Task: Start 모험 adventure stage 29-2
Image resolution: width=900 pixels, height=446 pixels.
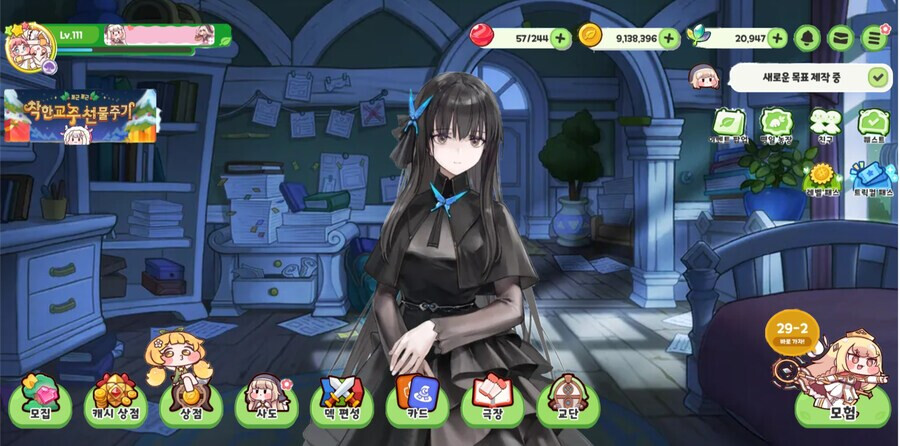Action: (x=842, y=402)
